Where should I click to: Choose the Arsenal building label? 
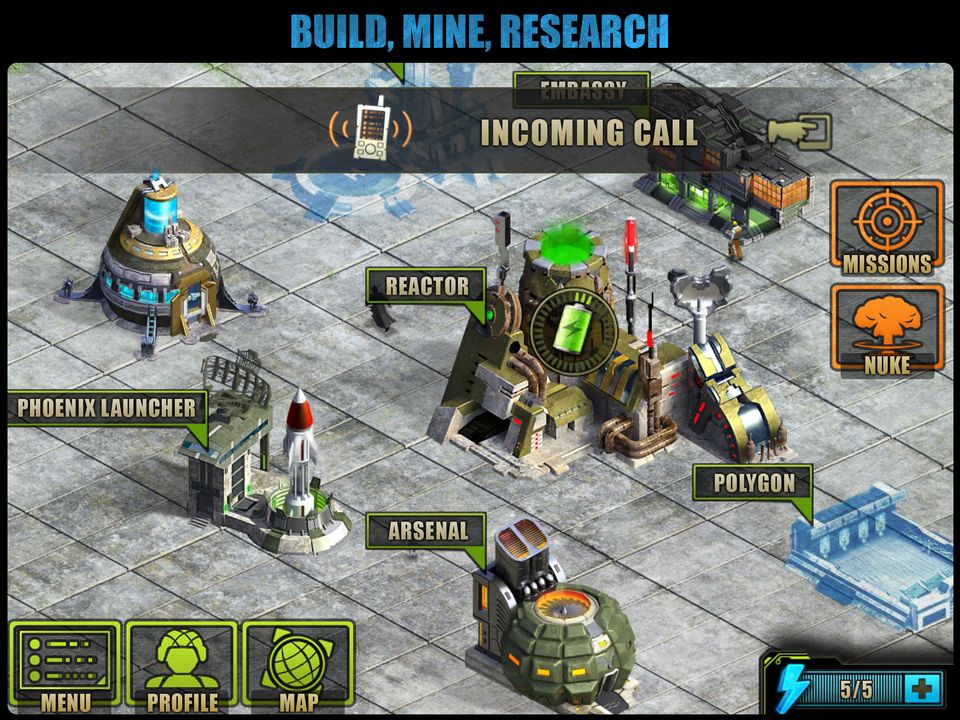[427, 531]
